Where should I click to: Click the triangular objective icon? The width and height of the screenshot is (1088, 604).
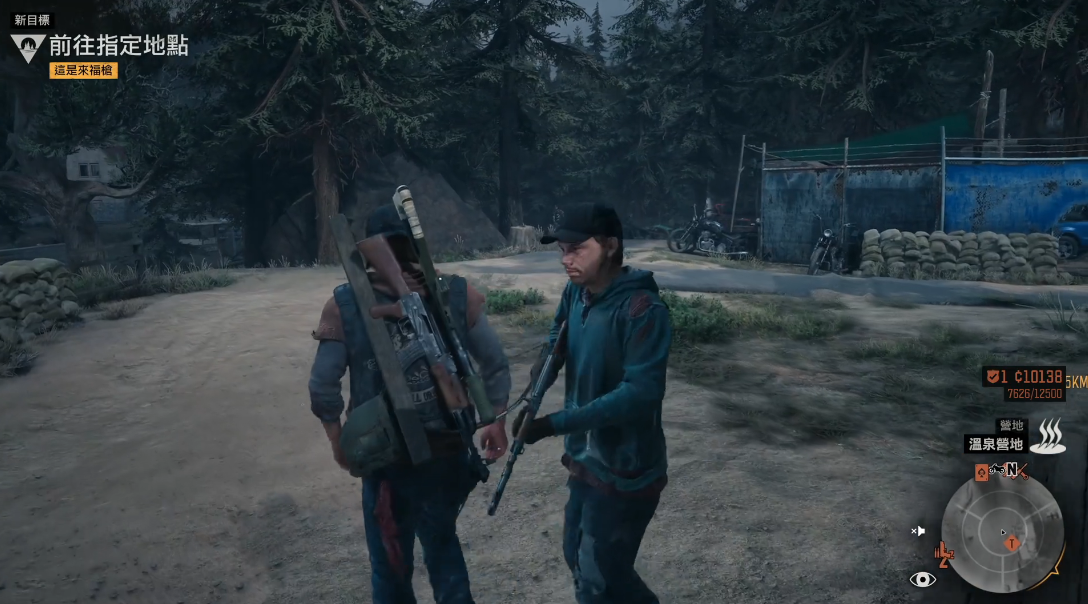click(27, 46)
